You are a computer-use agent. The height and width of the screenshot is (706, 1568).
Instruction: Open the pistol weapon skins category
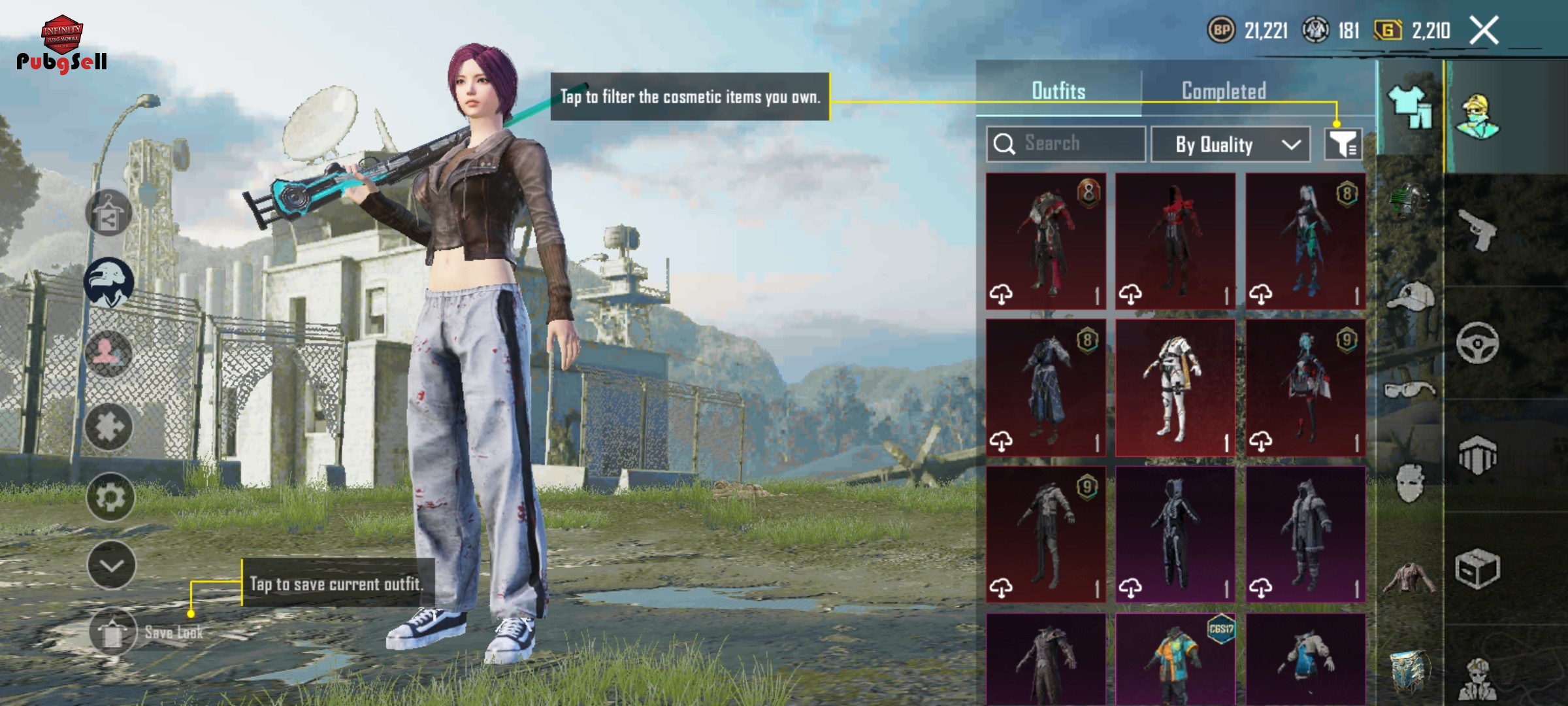[1478, 230]
